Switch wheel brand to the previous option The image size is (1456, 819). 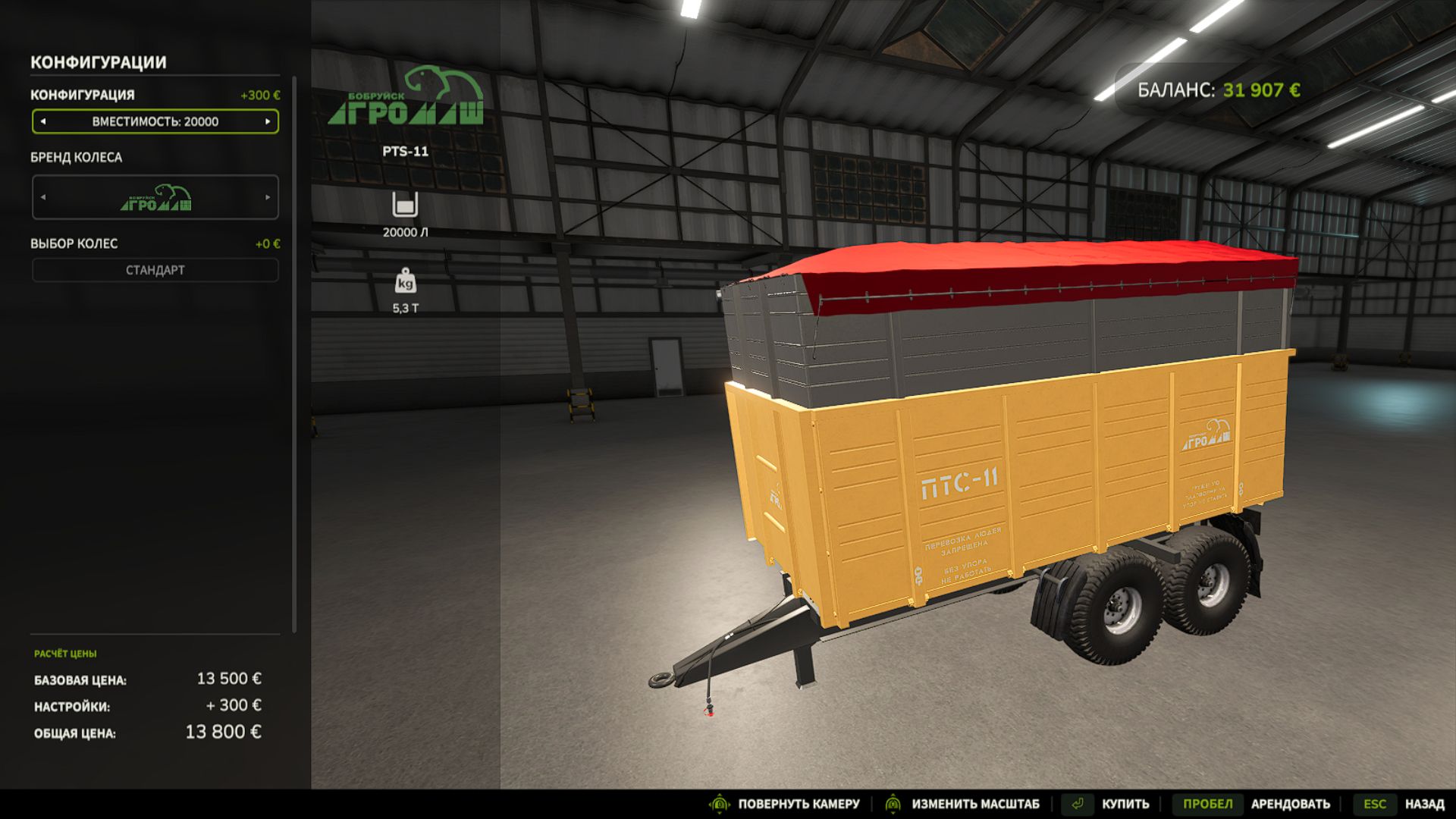tap(43, 197)
